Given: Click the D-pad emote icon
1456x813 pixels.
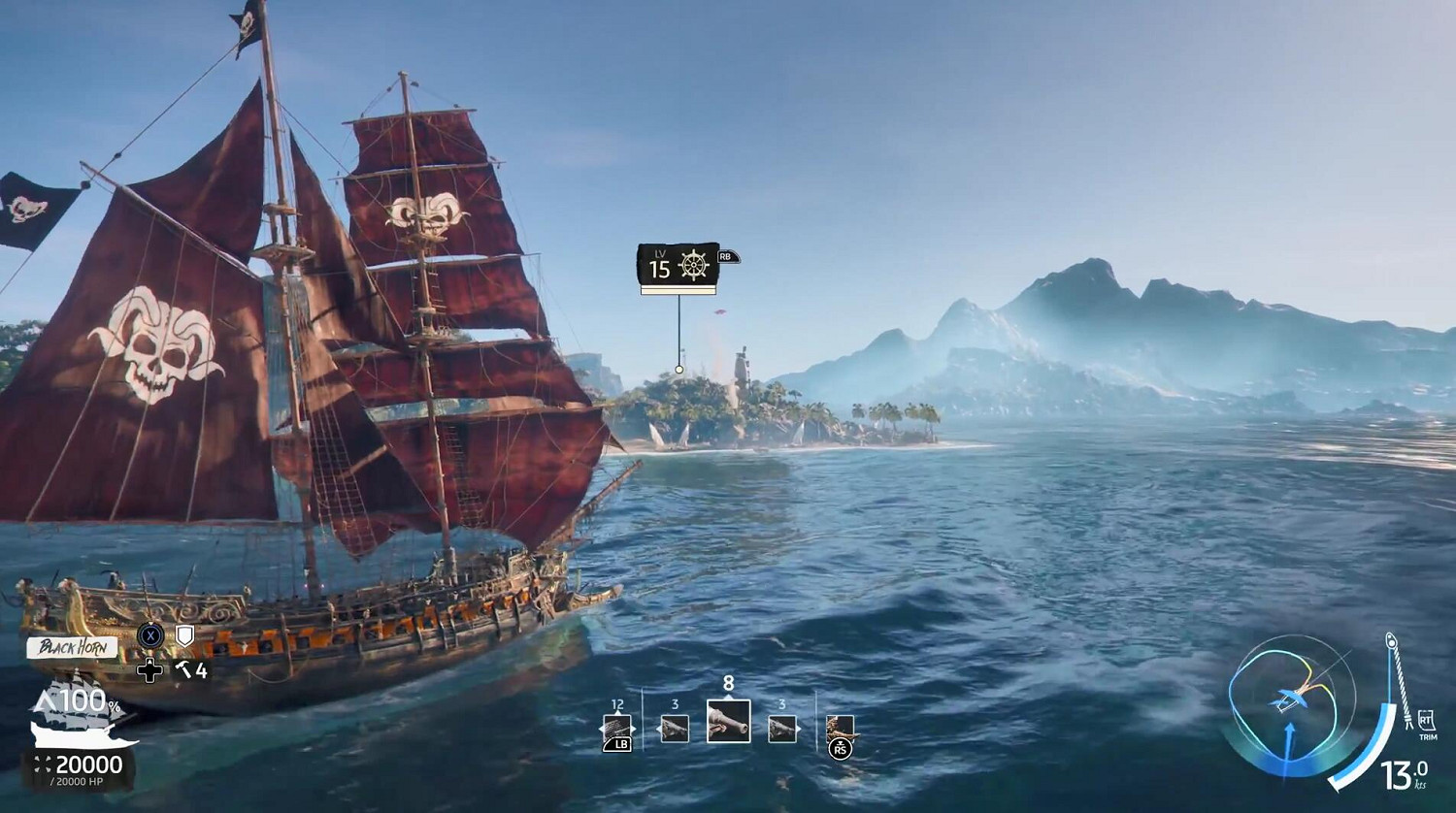Looking at the screenshot, I should 149,671.
